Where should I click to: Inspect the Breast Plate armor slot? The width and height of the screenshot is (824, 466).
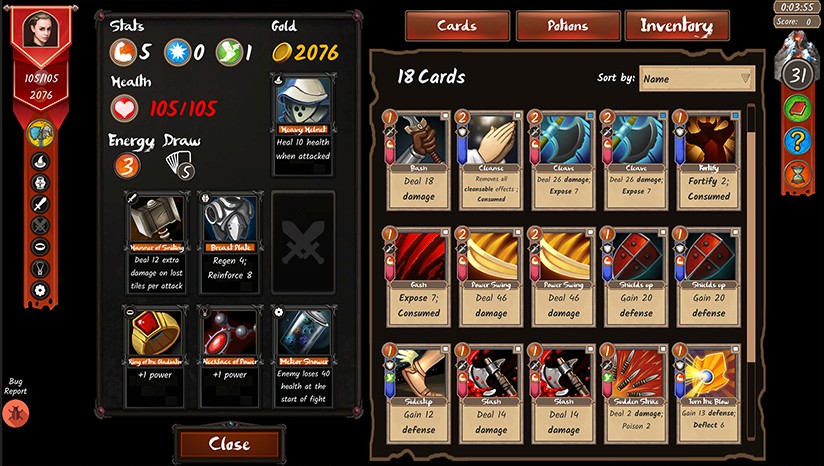point(230,237)
